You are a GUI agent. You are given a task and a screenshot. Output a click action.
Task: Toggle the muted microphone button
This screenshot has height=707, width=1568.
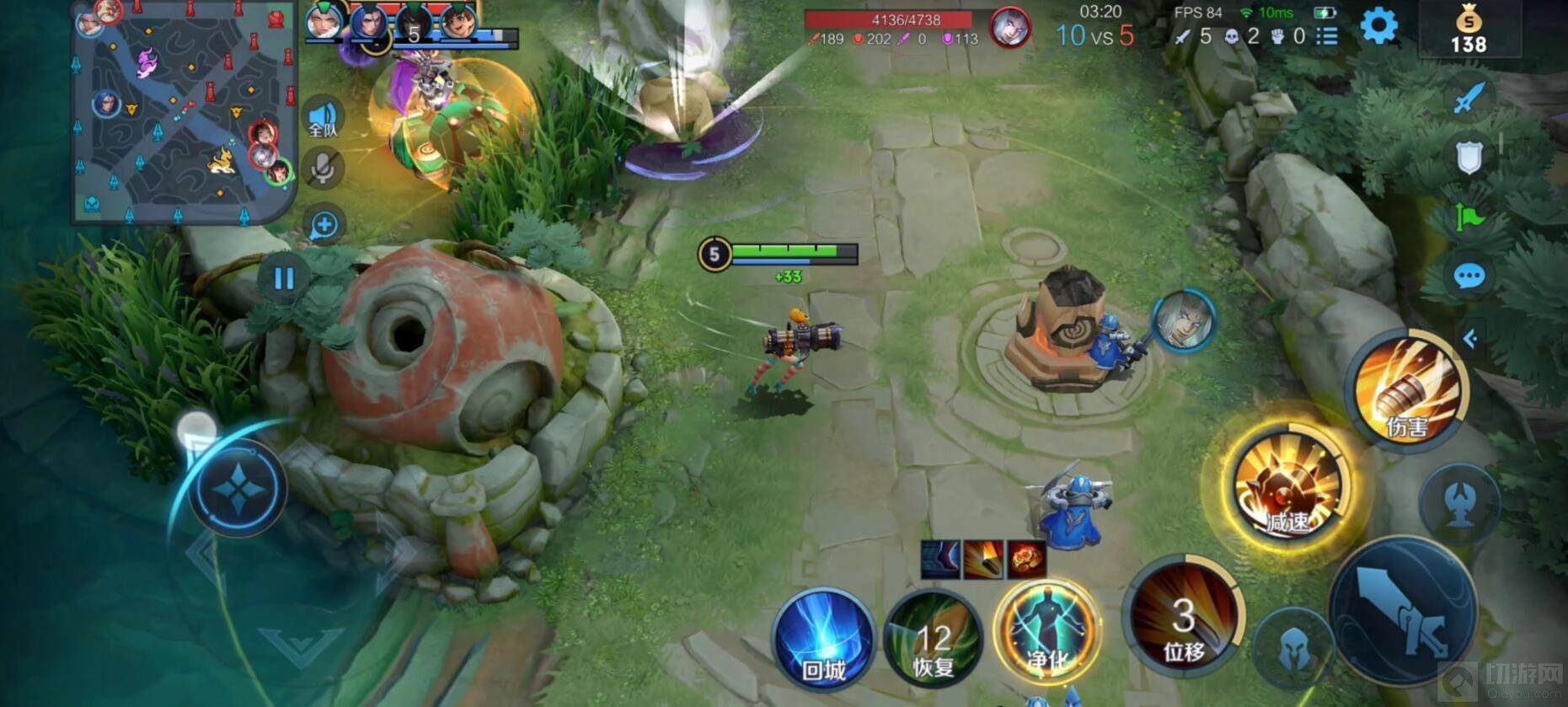pos(323,169)
